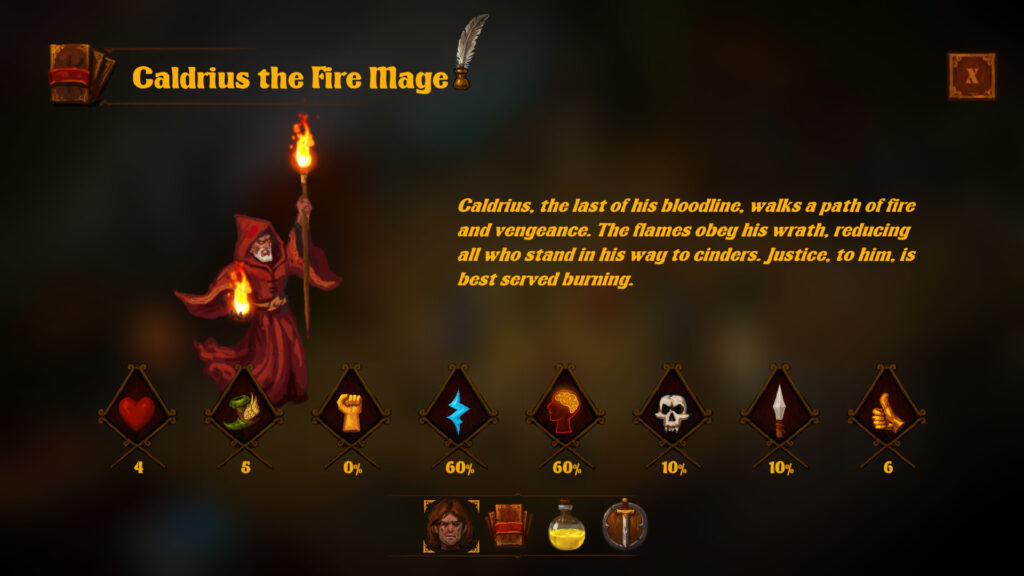
Task: Select the skull stat icon
Action: pyautogui.click(x=672, y=412)
